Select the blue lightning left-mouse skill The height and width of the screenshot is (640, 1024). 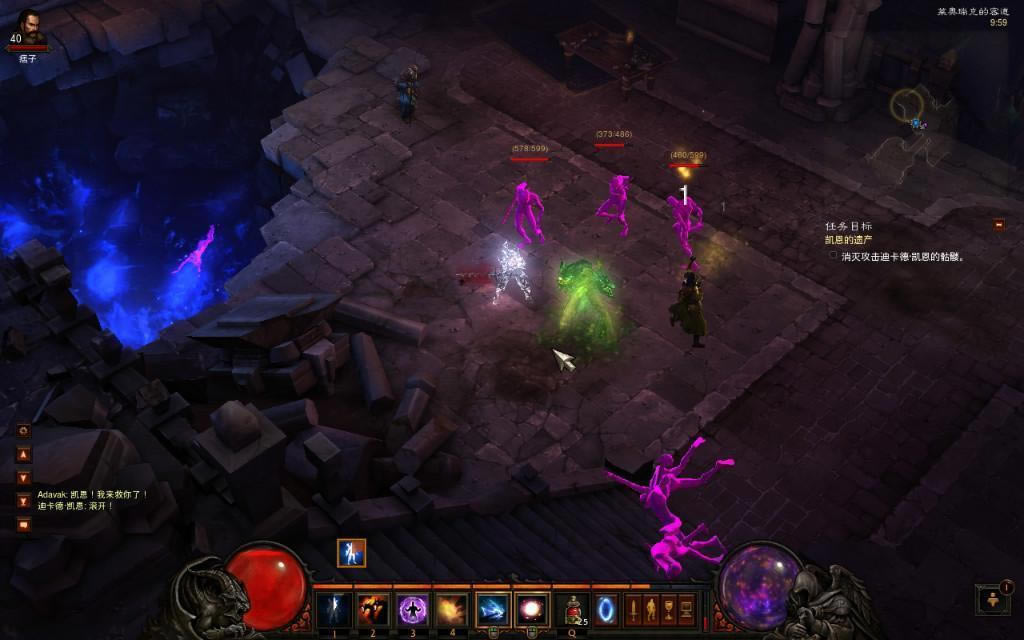tap(493, 609)
